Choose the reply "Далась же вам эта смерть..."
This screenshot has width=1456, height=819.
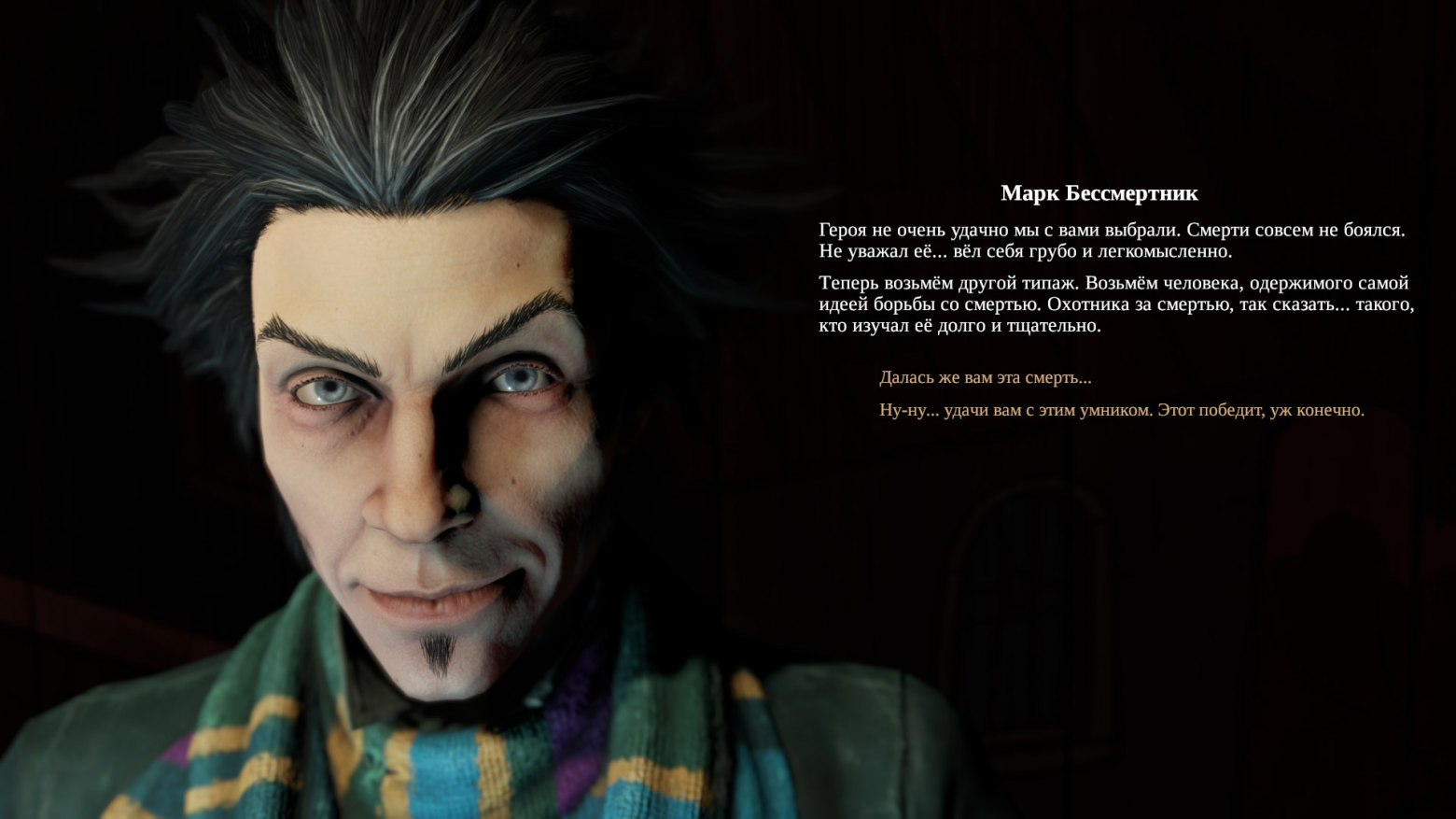[985, 378]
